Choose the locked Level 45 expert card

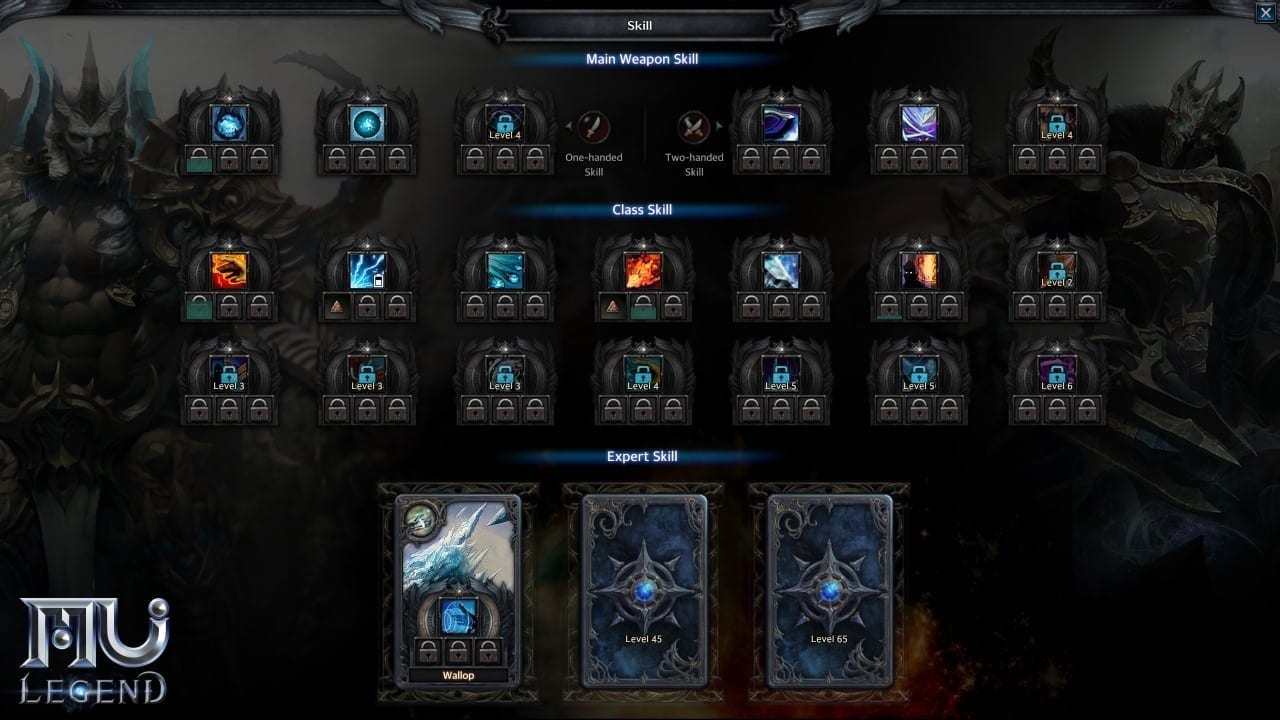point(644,590)
